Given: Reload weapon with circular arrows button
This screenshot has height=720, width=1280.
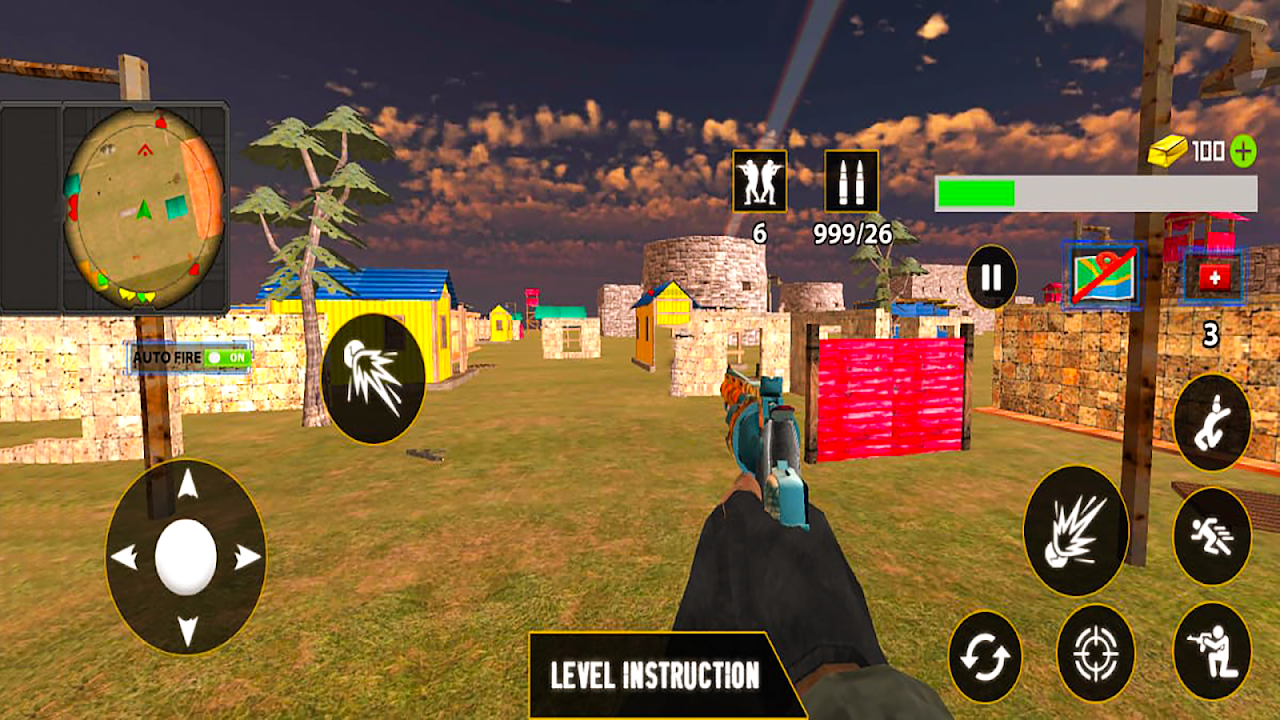Looking at the screenshot, I should pos(985,656).
